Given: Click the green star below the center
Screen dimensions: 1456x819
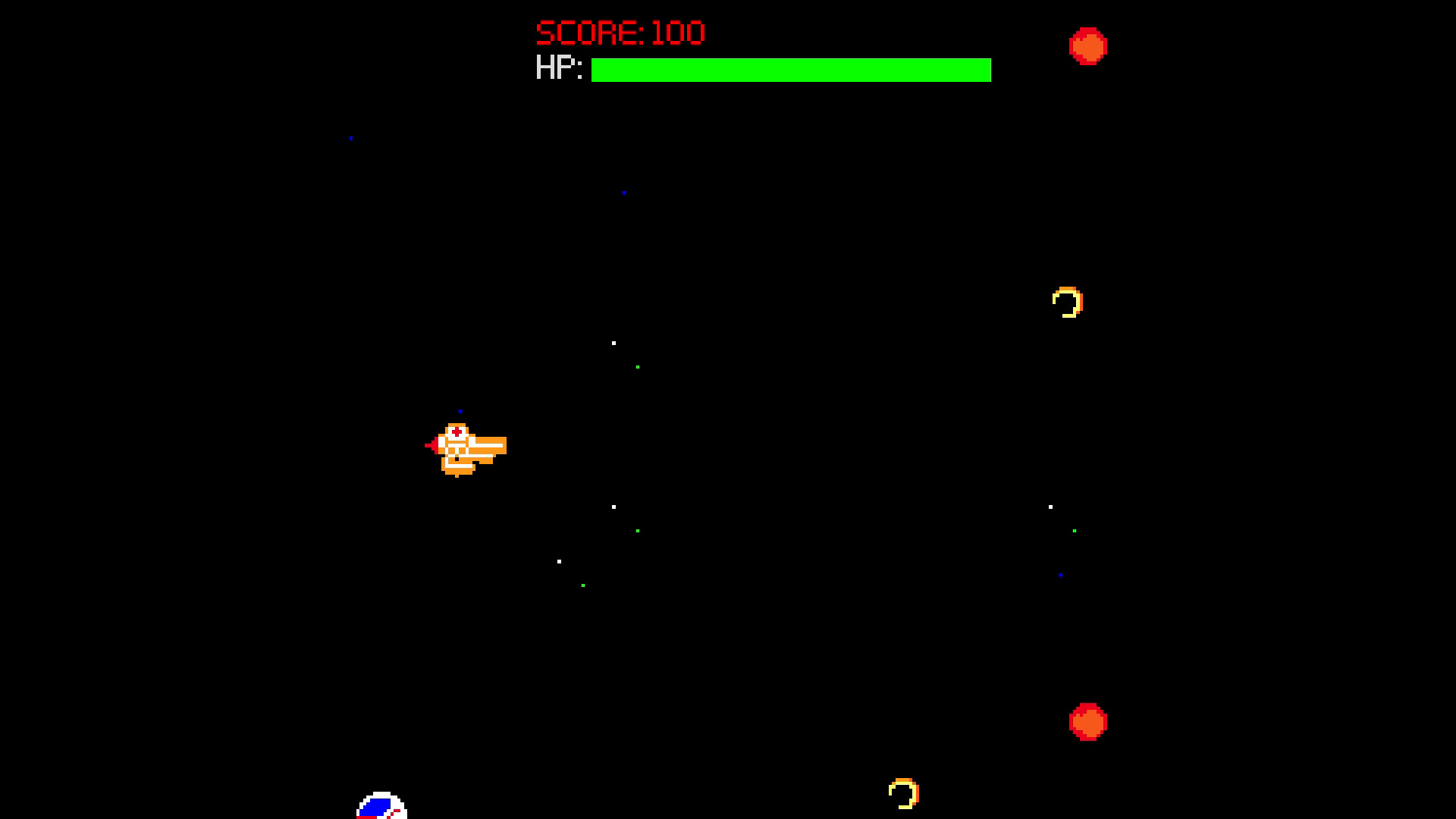Looking at the screenshot, I should [637, 531].
